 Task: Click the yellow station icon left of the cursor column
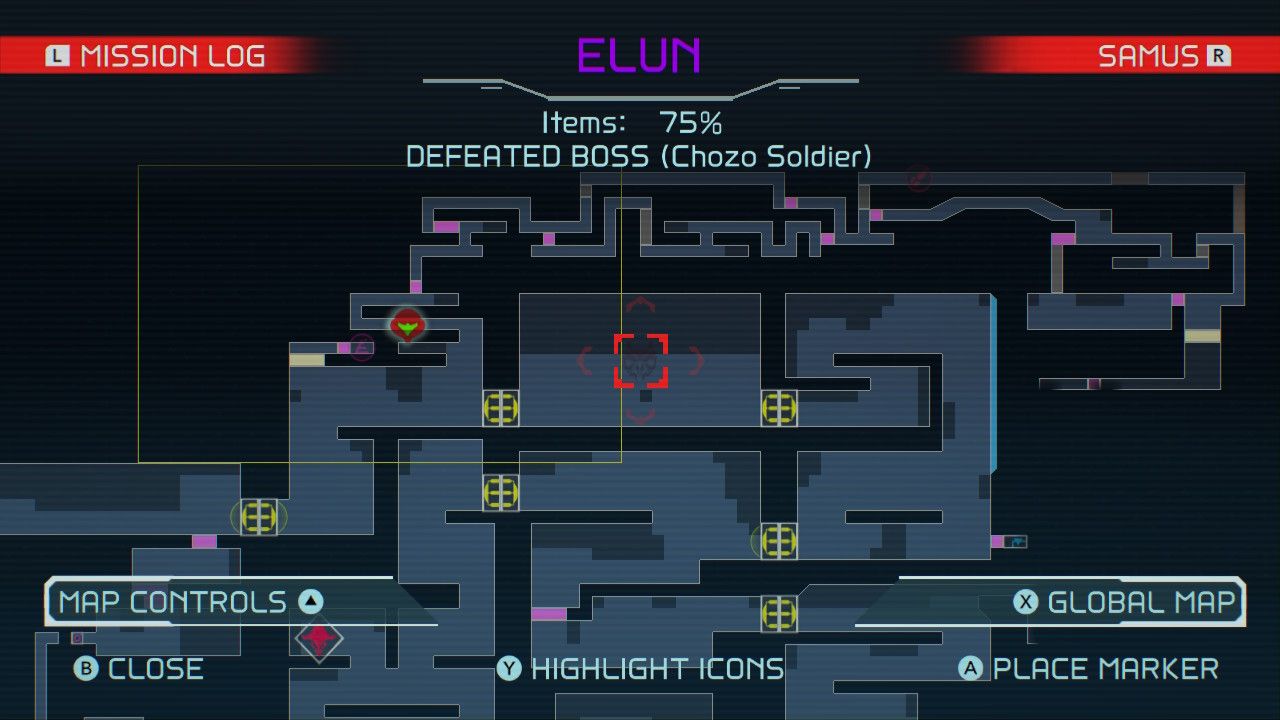500,410
